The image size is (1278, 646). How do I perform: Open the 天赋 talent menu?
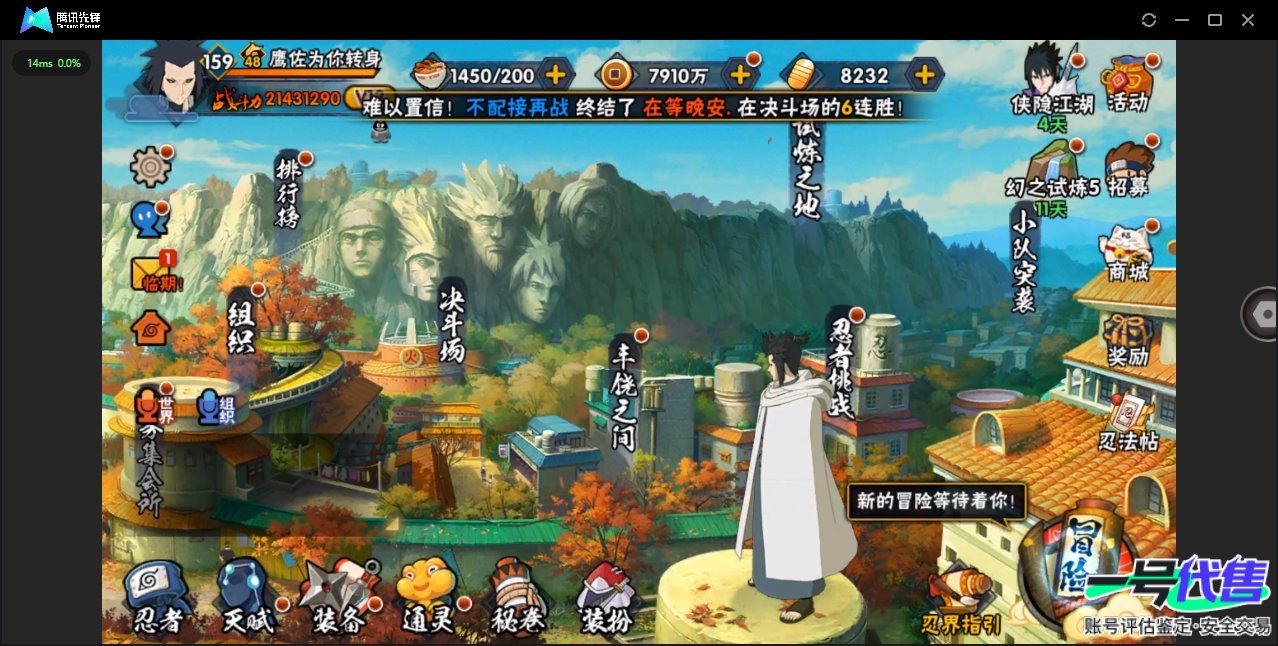(246, 598)
